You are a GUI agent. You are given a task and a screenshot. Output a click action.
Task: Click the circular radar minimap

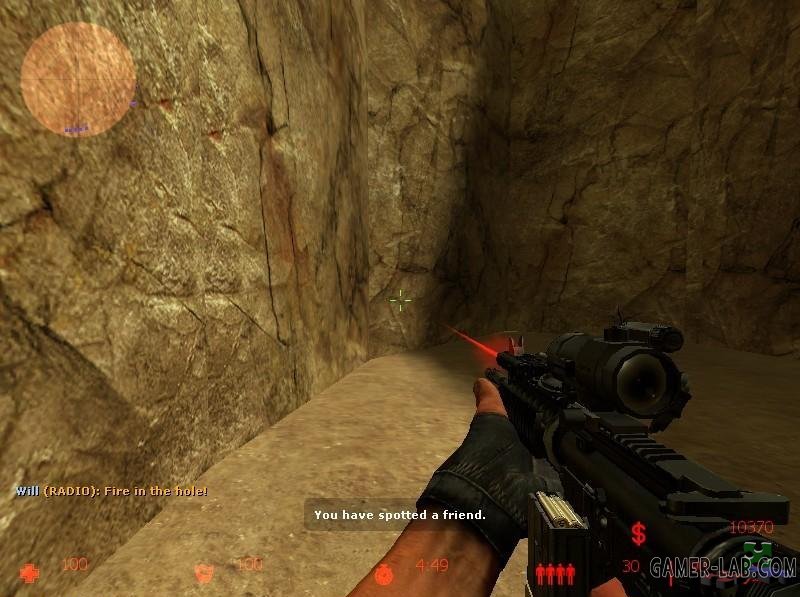point(78,80)
